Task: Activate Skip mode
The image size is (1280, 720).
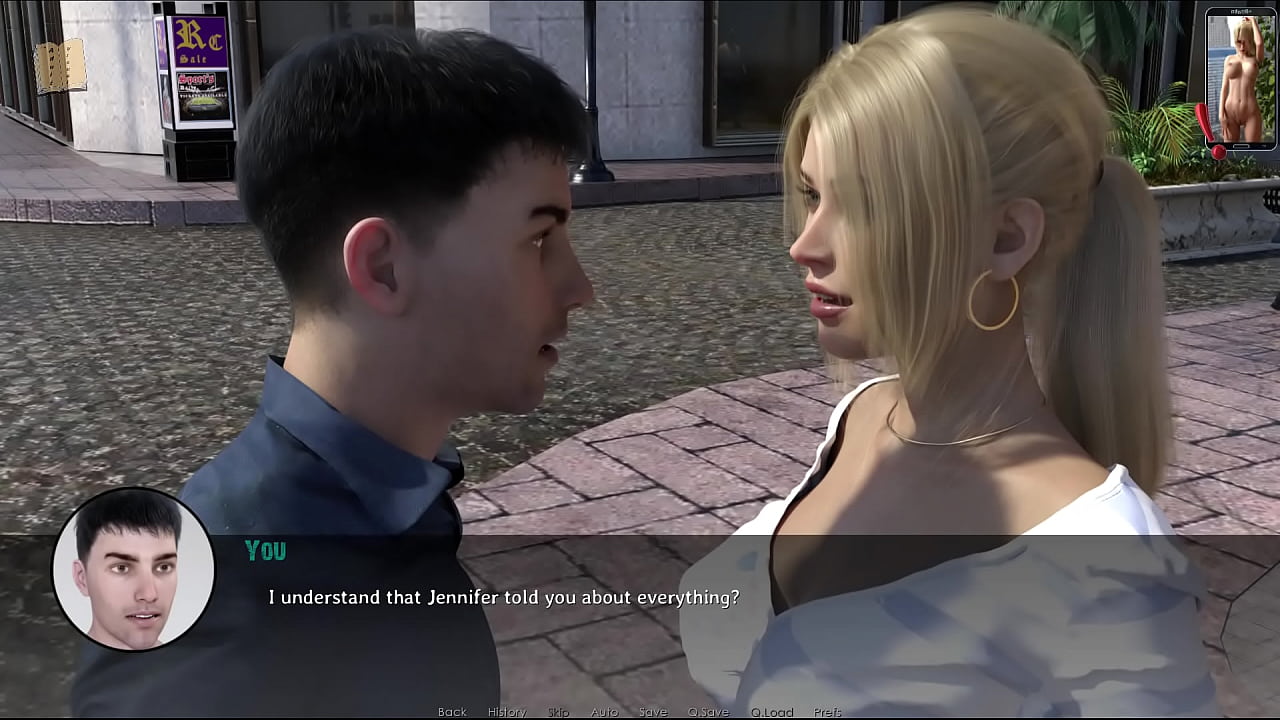Action: 558,712
